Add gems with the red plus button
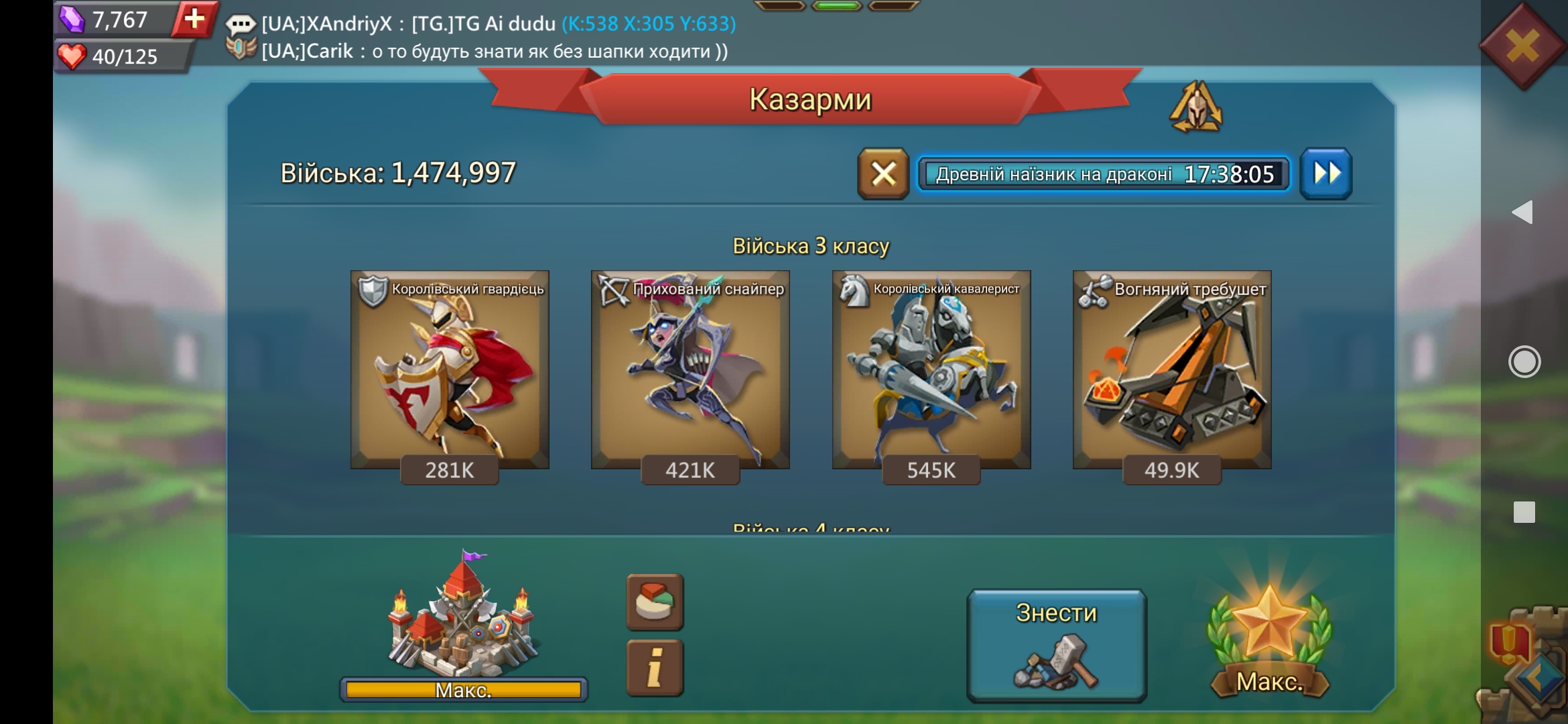The height and width of the screenshot is (724, 1568). click(x=194, y=19)
